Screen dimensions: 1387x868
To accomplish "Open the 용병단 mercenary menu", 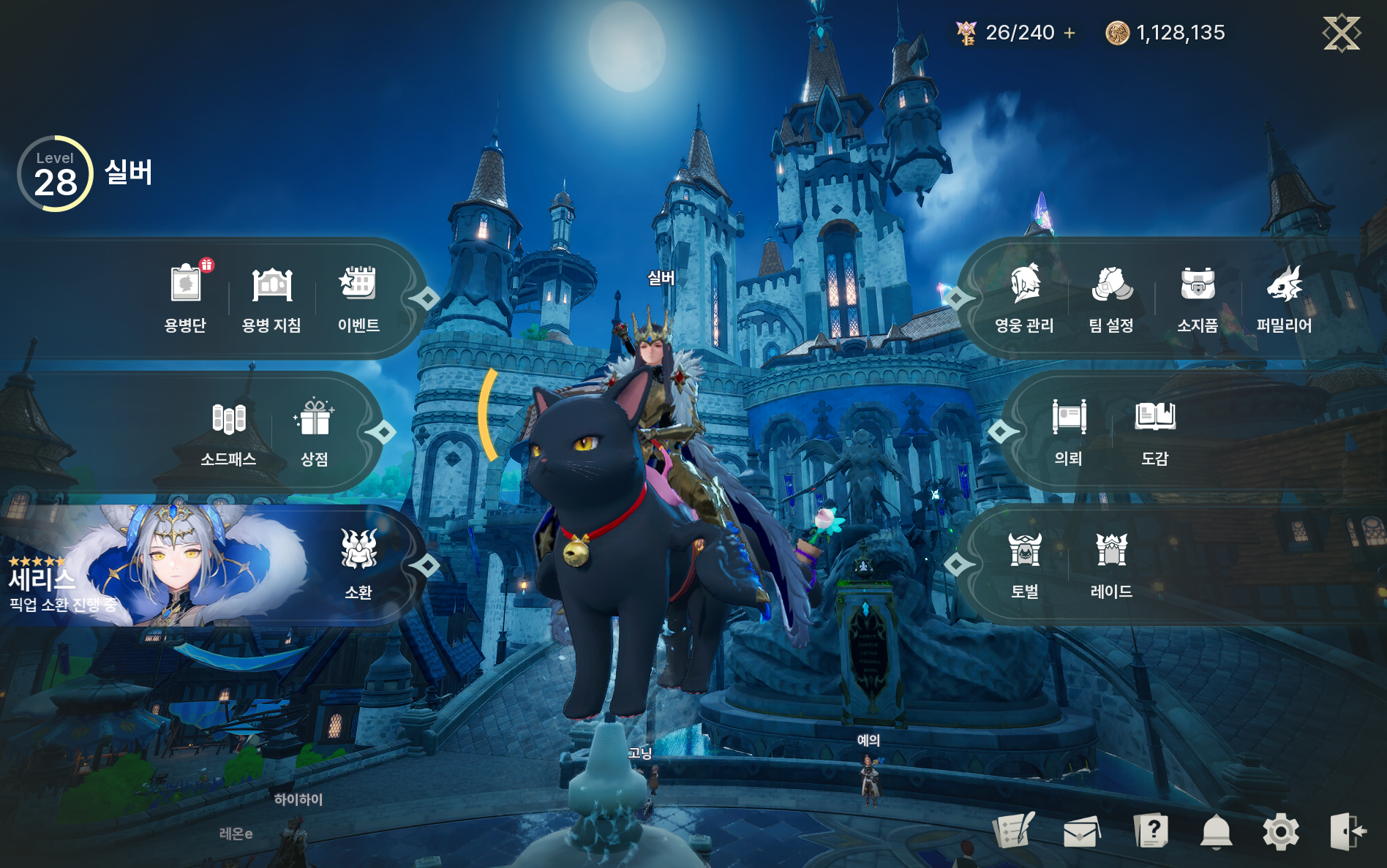I will click(x=185, y=297).
